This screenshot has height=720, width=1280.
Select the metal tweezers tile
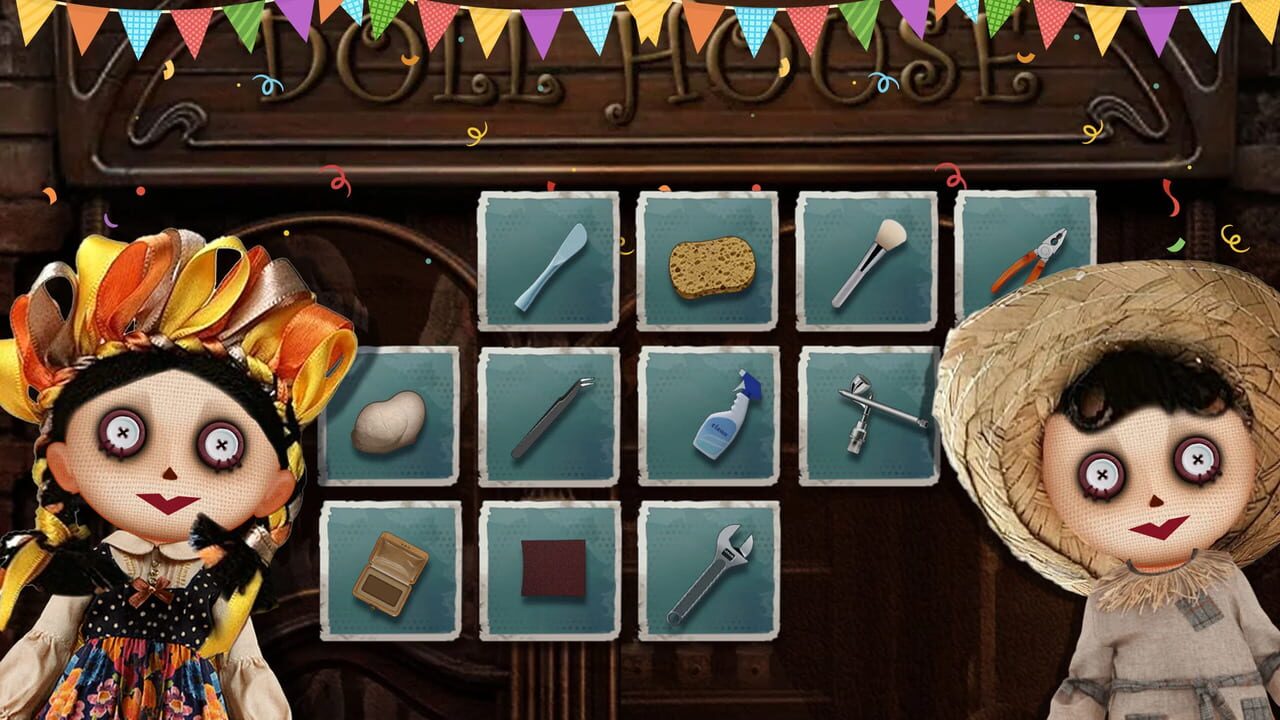[x=547, y=421]
